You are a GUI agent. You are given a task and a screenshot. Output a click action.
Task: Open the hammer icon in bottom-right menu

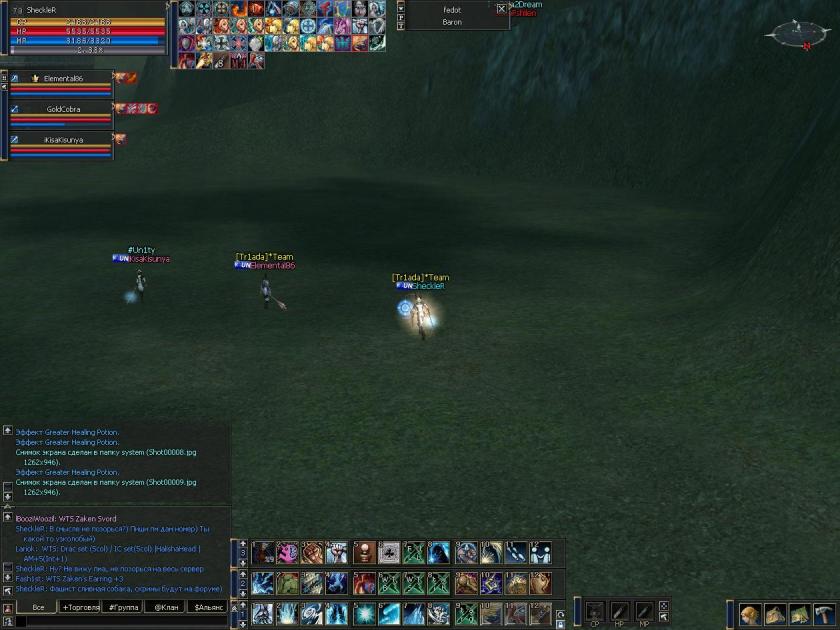coord(826,613)
